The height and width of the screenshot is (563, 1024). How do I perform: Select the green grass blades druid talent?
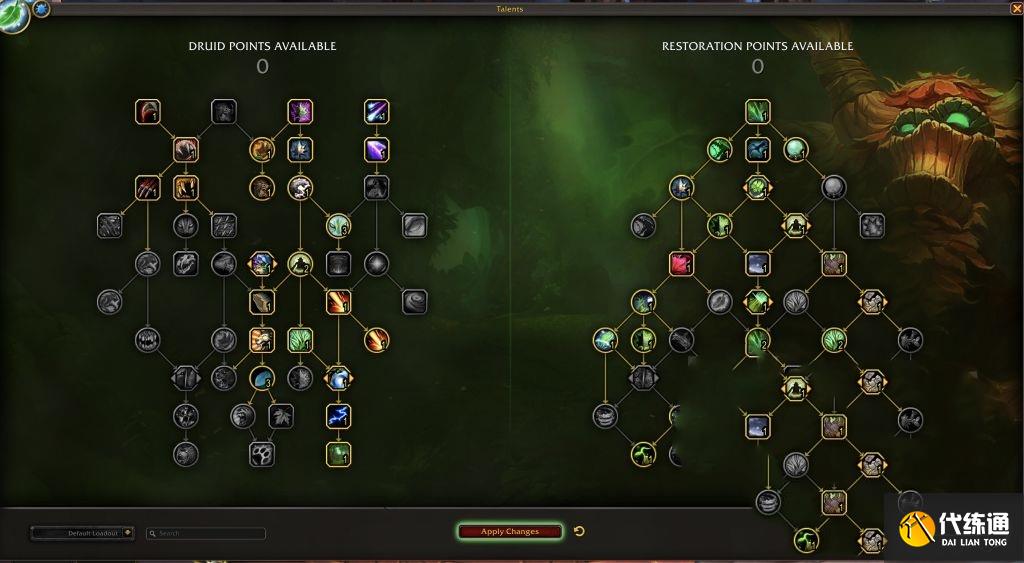point(300,340)
